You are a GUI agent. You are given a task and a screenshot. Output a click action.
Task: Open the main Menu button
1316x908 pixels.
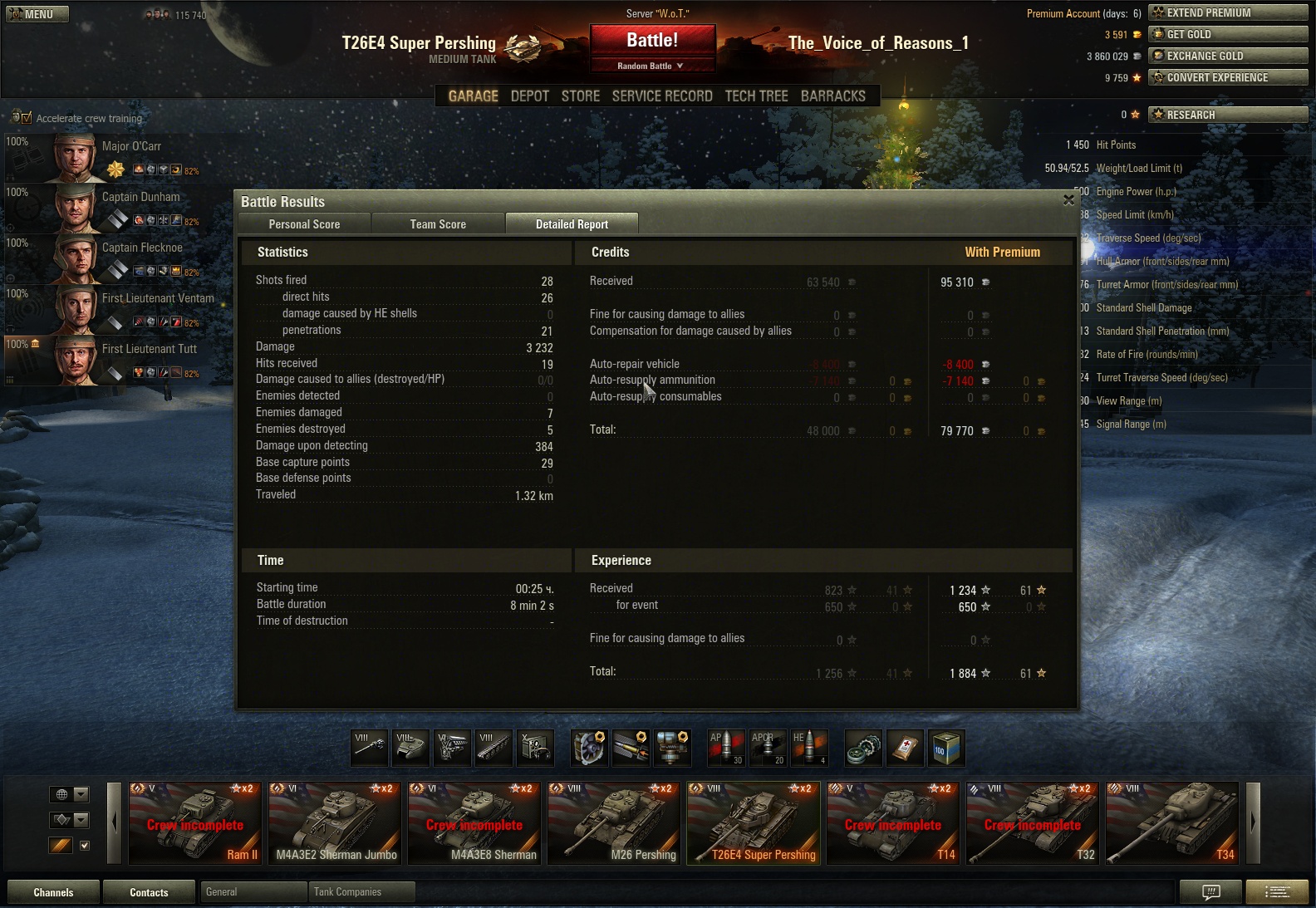coord(37,14)
